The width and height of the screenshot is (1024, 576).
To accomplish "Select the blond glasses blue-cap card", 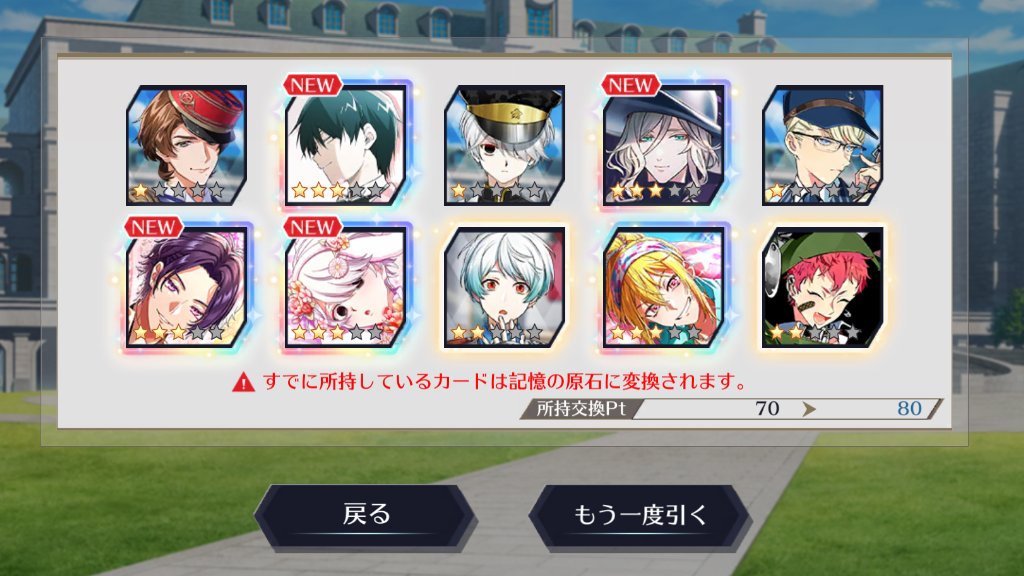I will [x=823, y=145].
